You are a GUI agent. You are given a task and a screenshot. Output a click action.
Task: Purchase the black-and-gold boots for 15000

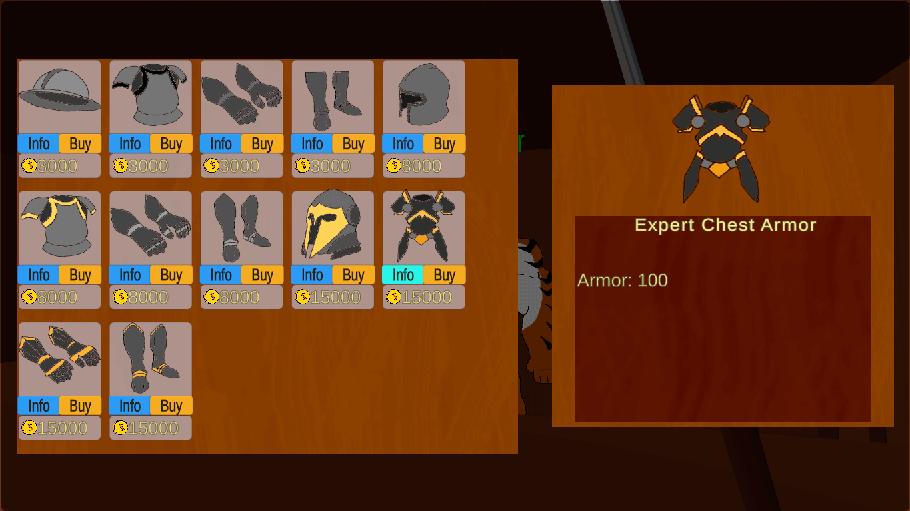coord(171,405)
